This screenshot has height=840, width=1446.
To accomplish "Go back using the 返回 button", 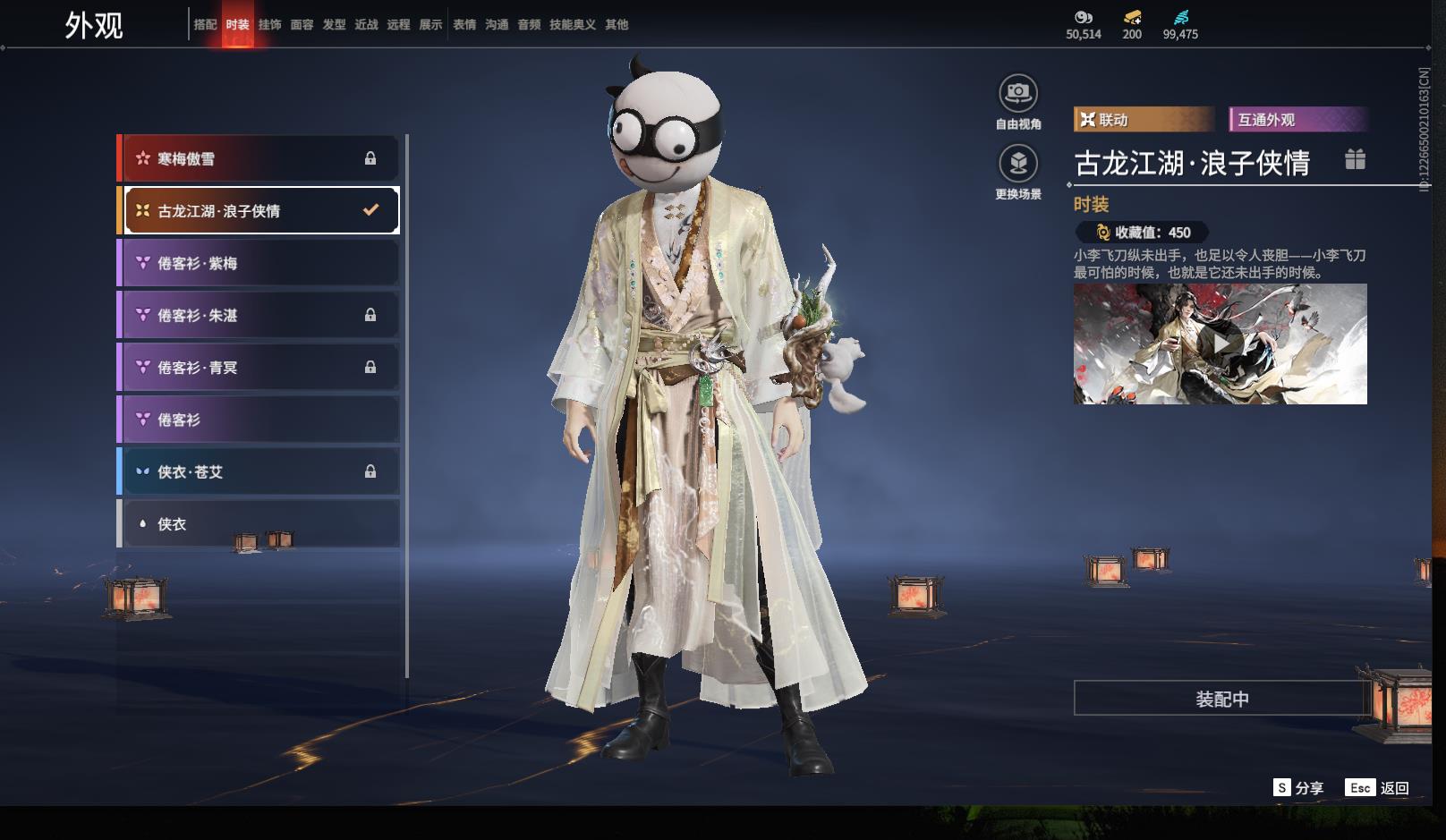I will (1378, 788).
